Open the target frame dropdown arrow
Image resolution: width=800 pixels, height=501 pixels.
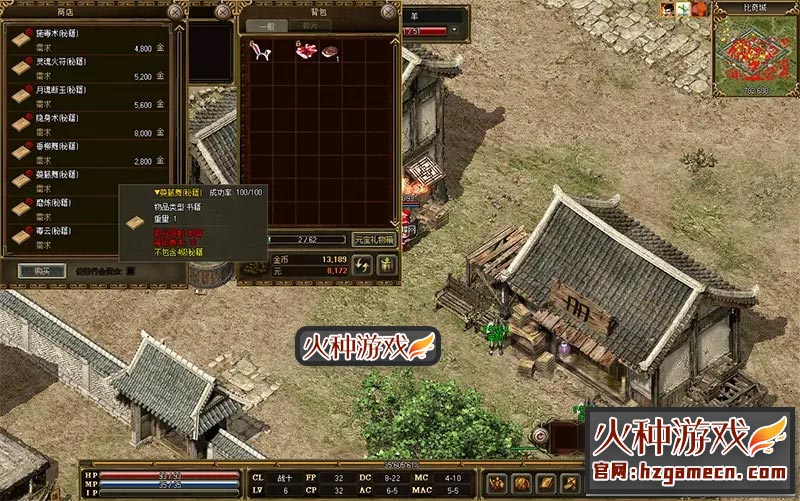[455, 31]
